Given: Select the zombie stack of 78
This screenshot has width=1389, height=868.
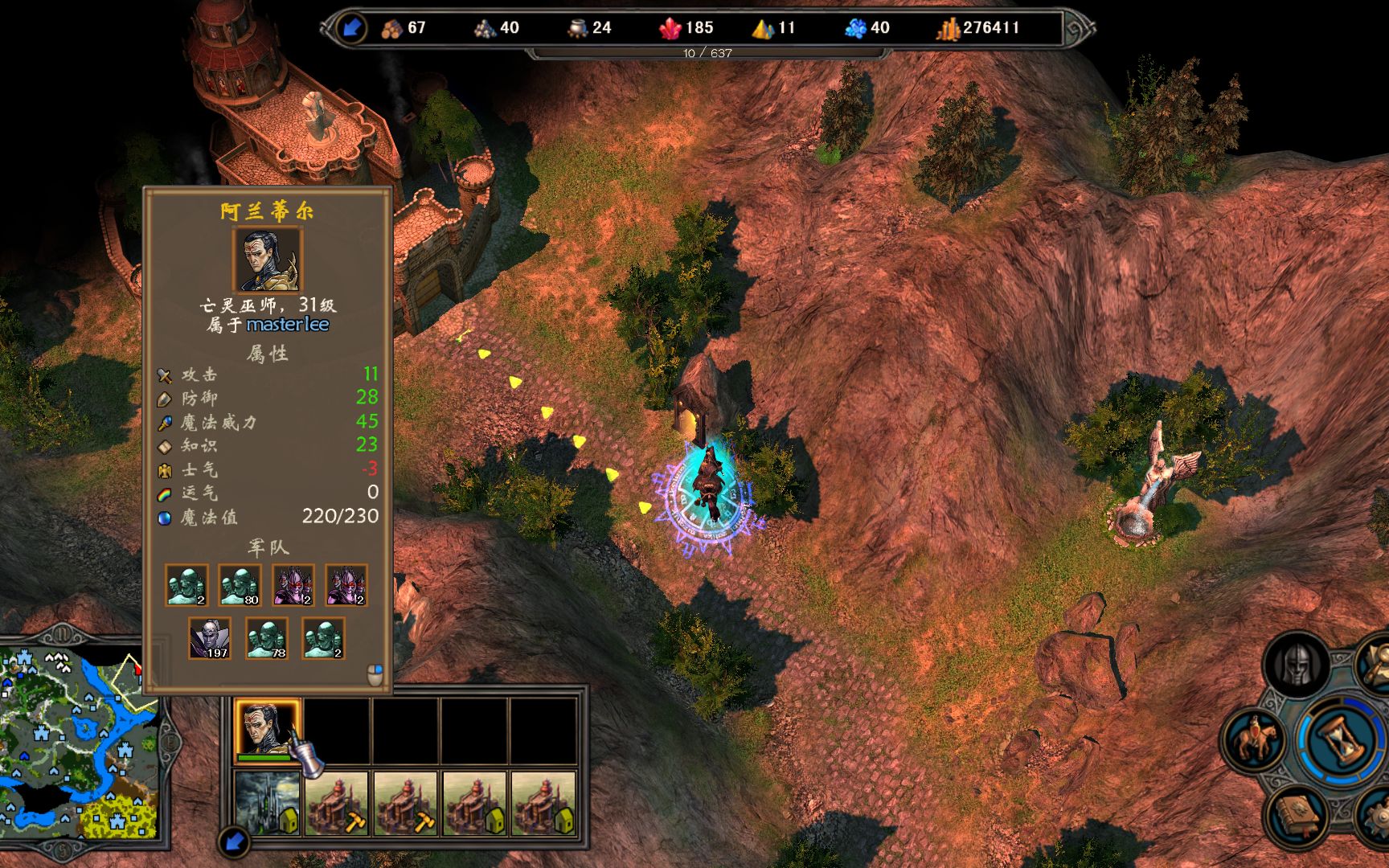Looking at the screenshot, I should (267, 638).
